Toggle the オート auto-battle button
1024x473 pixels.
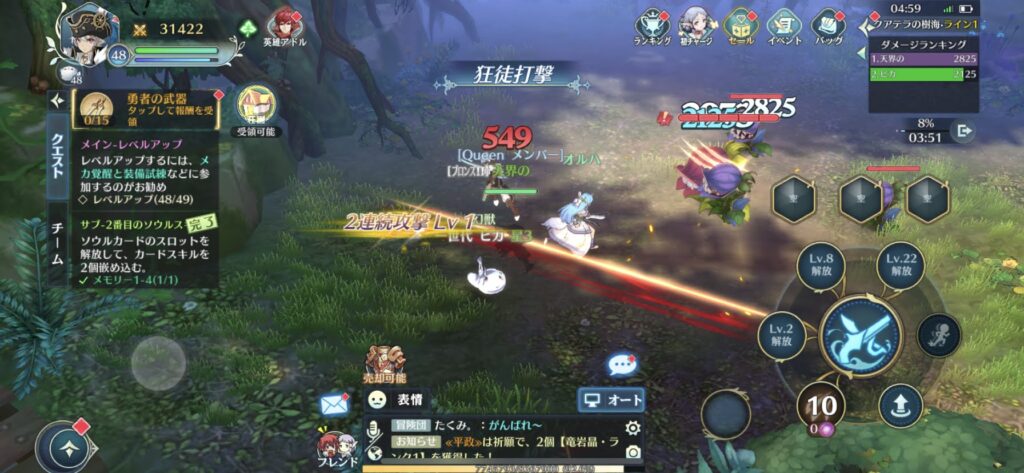tap(610, 400)
